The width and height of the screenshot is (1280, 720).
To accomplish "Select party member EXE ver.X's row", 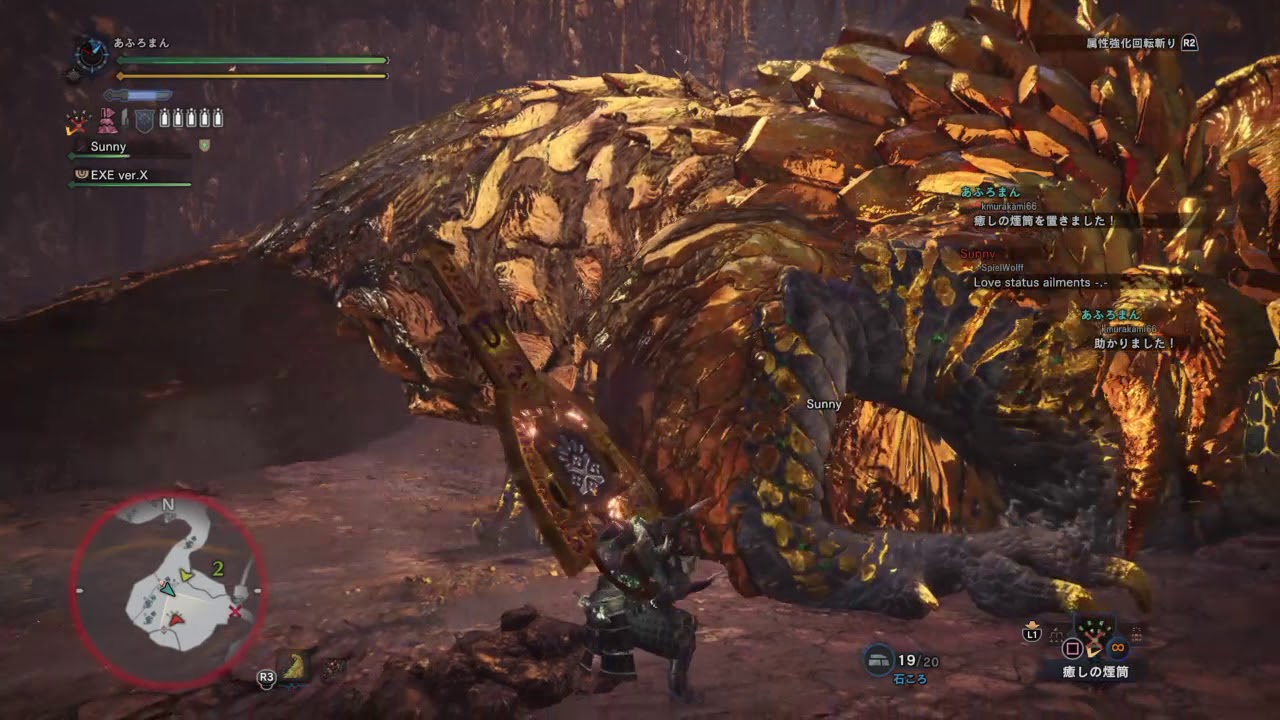I will (132, 174).
